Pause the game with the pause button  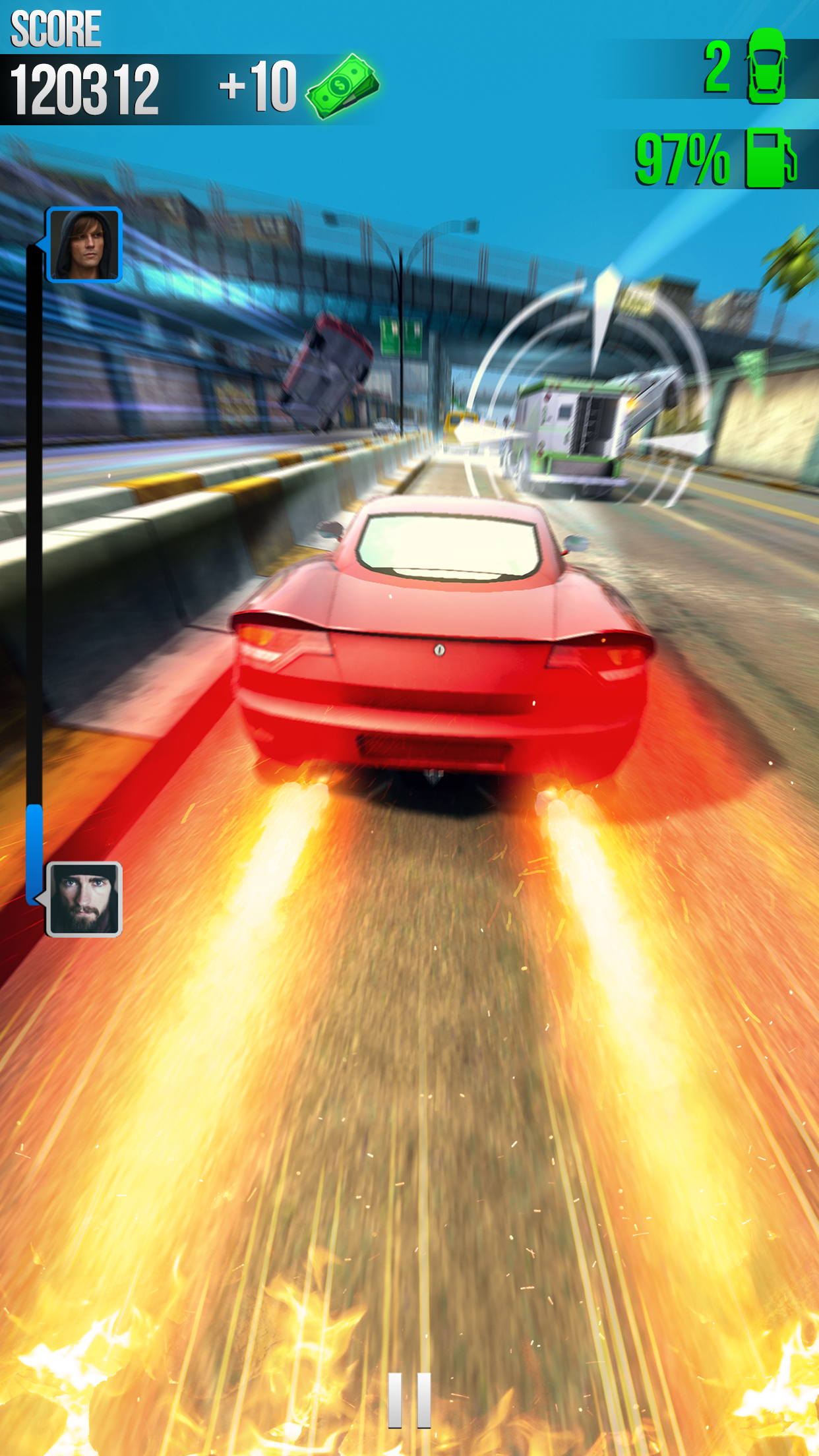409,1400
